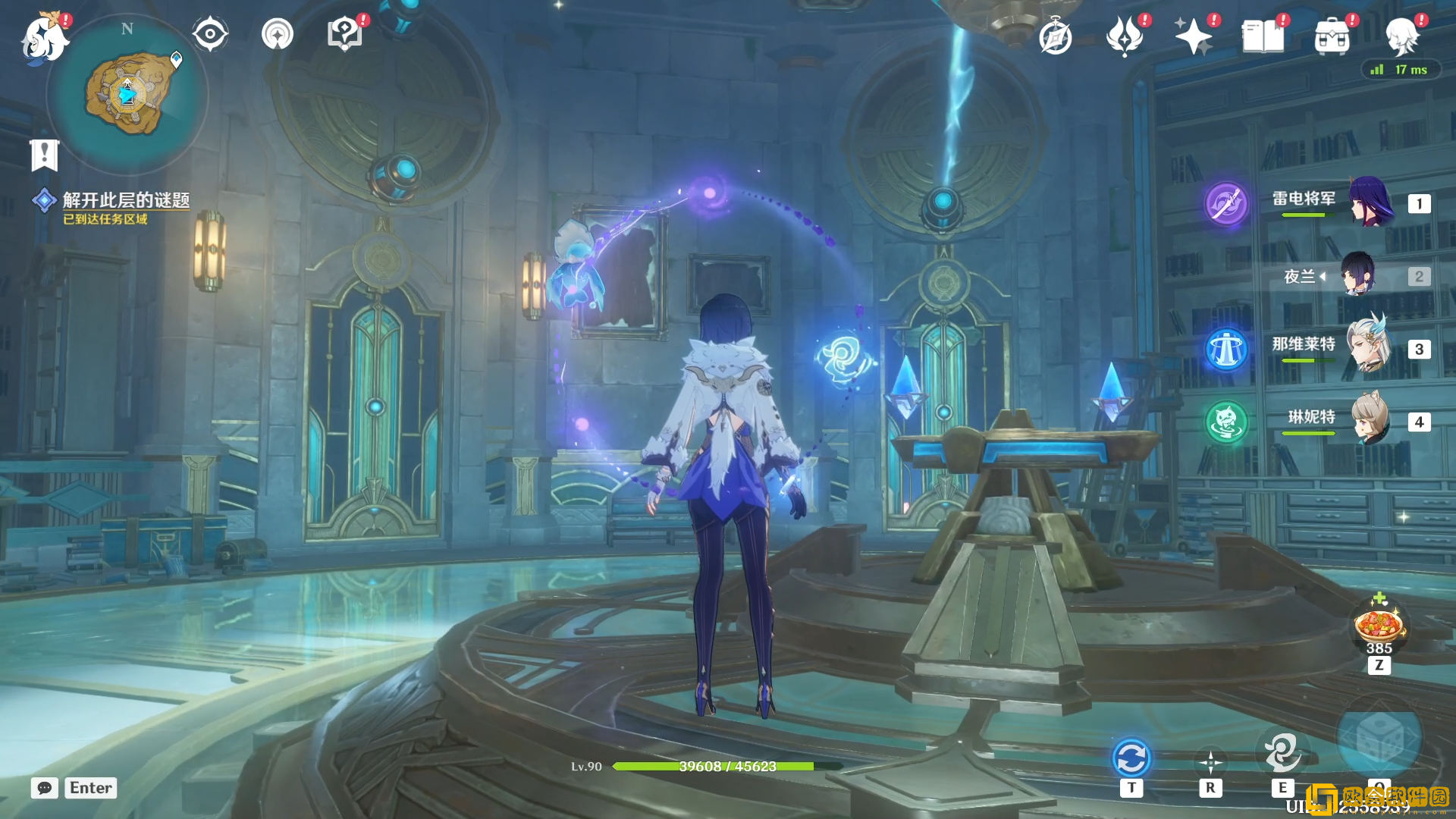The height and width of the screenshot is (819, 1456).
Task: Open the adventurer handbook compass icon
Action: click(x=1055, y=37)
